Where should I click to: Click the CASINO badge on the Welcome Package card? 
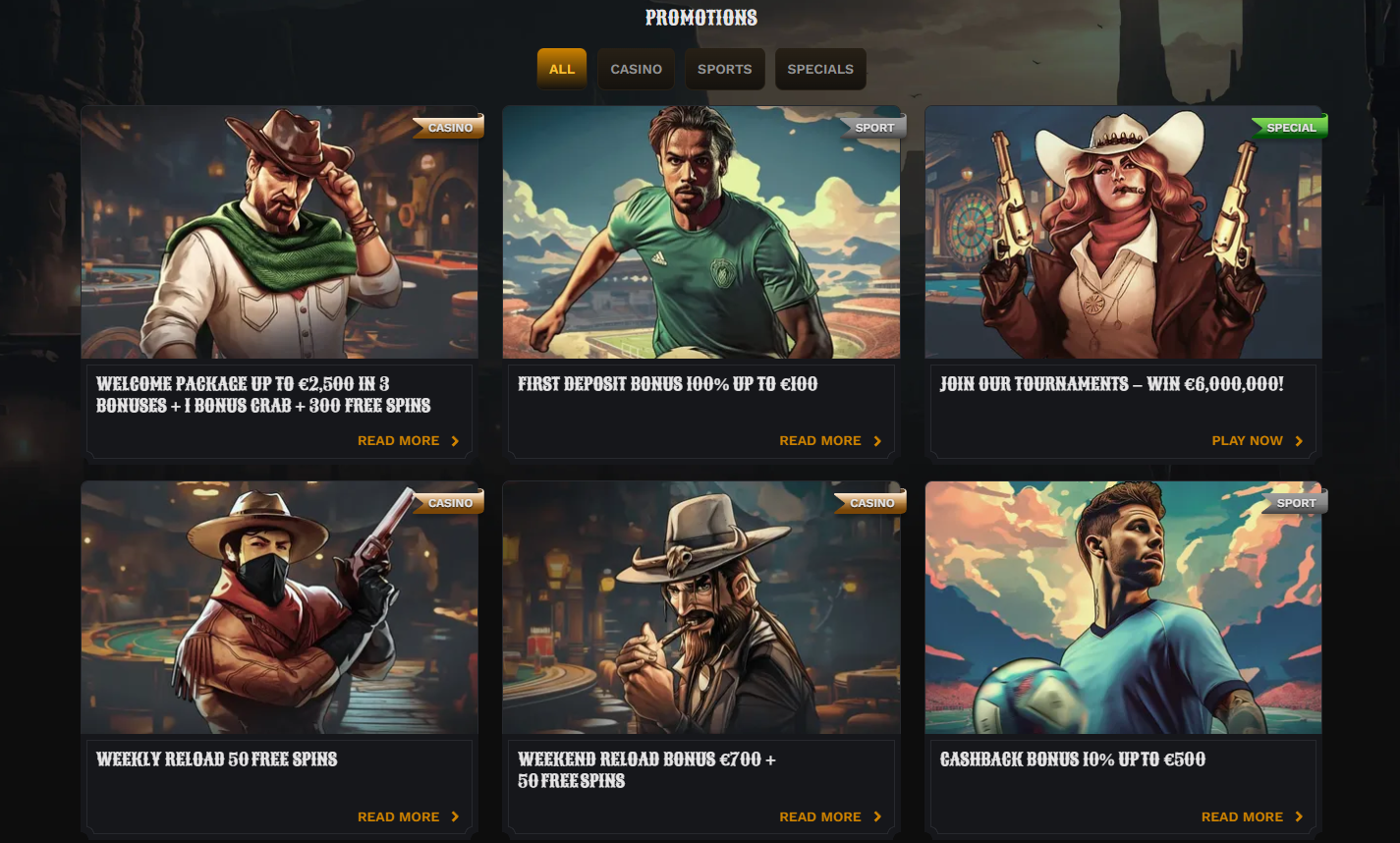point(449,126)
